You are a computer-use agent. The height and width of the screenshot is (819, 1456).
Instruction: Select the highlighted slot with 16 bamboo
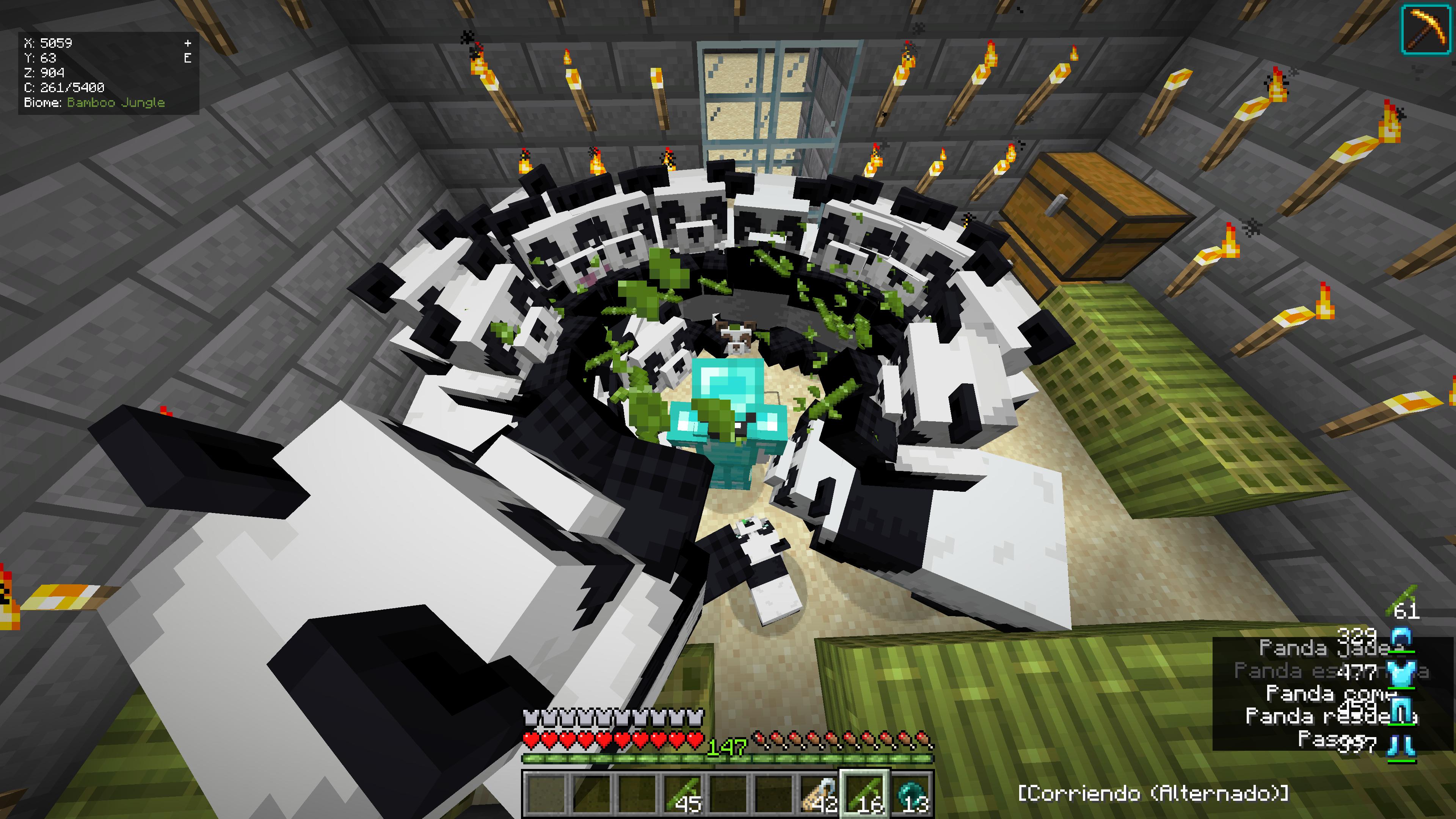click(x=865, y=794)
